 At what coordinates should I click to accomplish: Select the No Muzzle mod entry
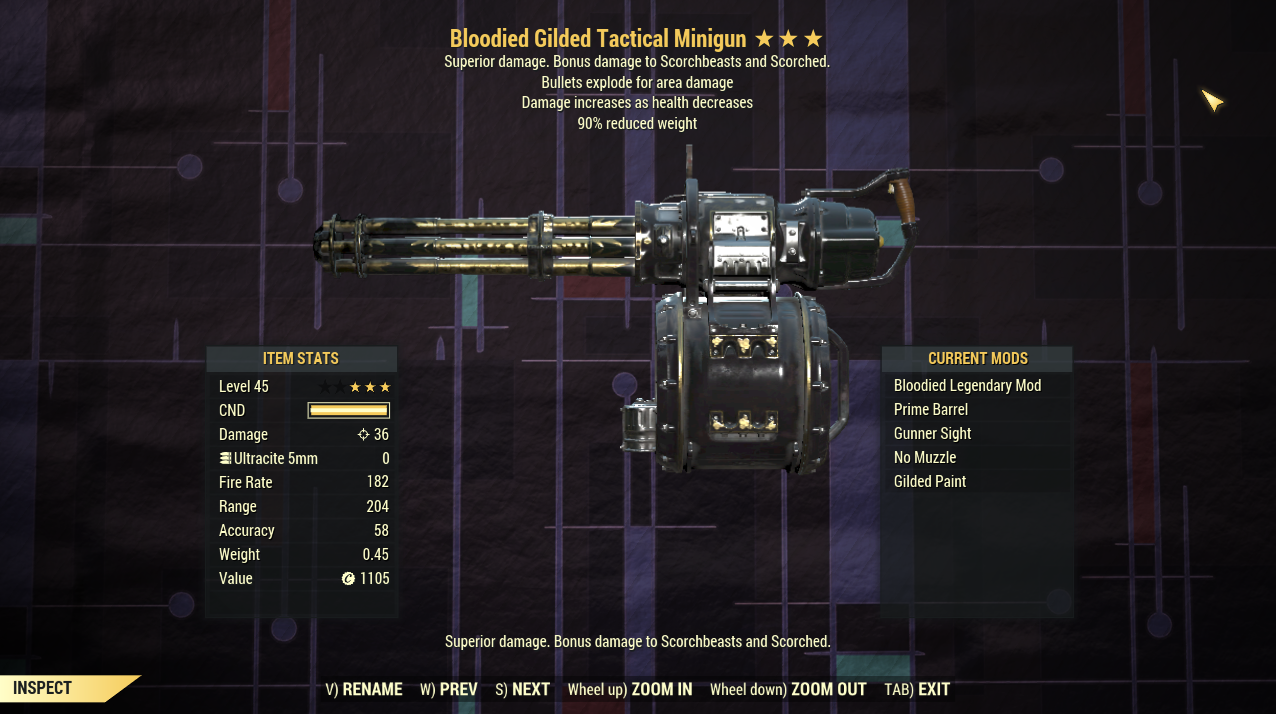point(924,458)
